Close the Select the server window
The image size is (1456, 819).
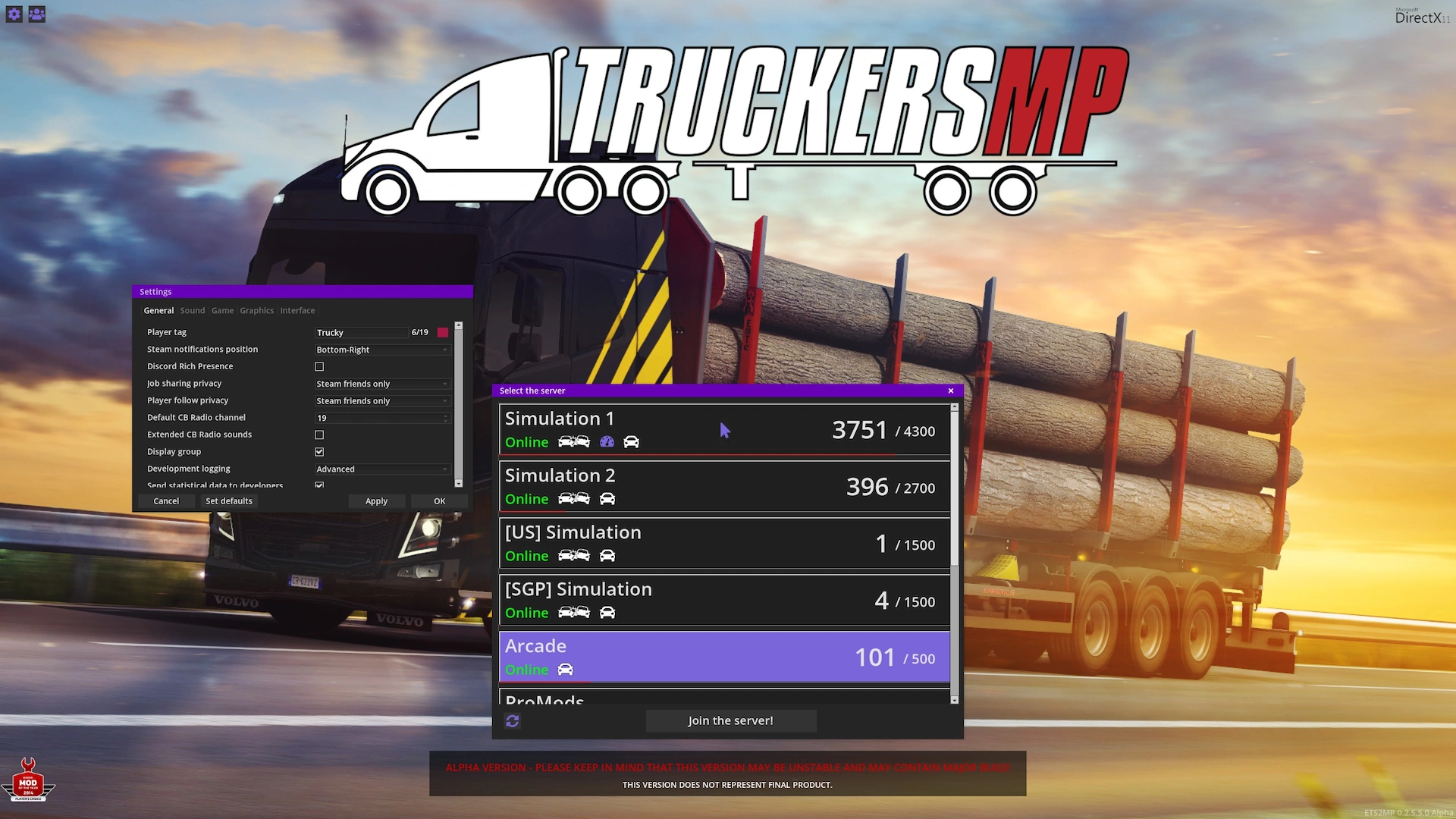click(x=951, y=391)
